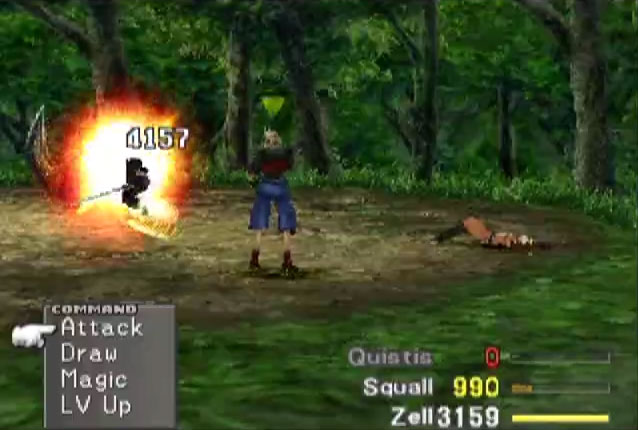Screen dimensions: 638x430
Task: Click Zell's name in the party list
Action: (411, 417)
